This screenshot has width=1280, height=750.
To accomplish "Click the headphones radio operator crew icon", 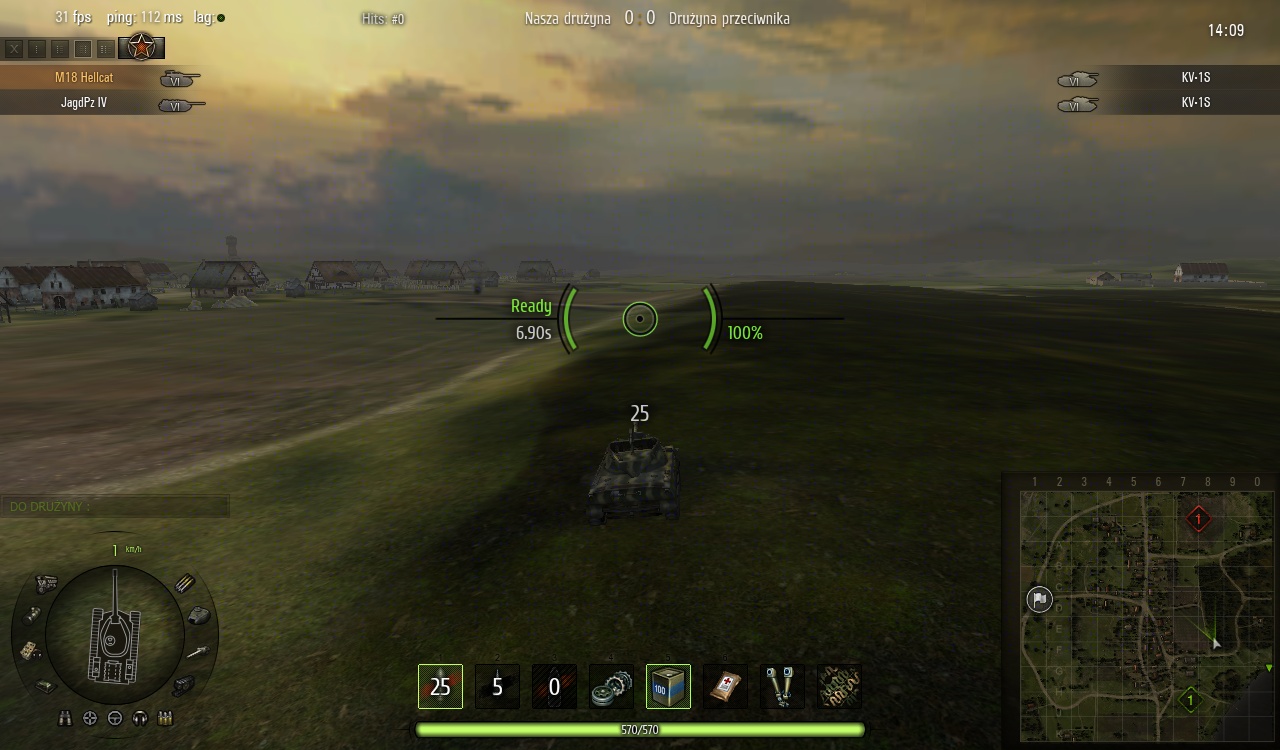I will pyautogui.click(x=140, y=718).
